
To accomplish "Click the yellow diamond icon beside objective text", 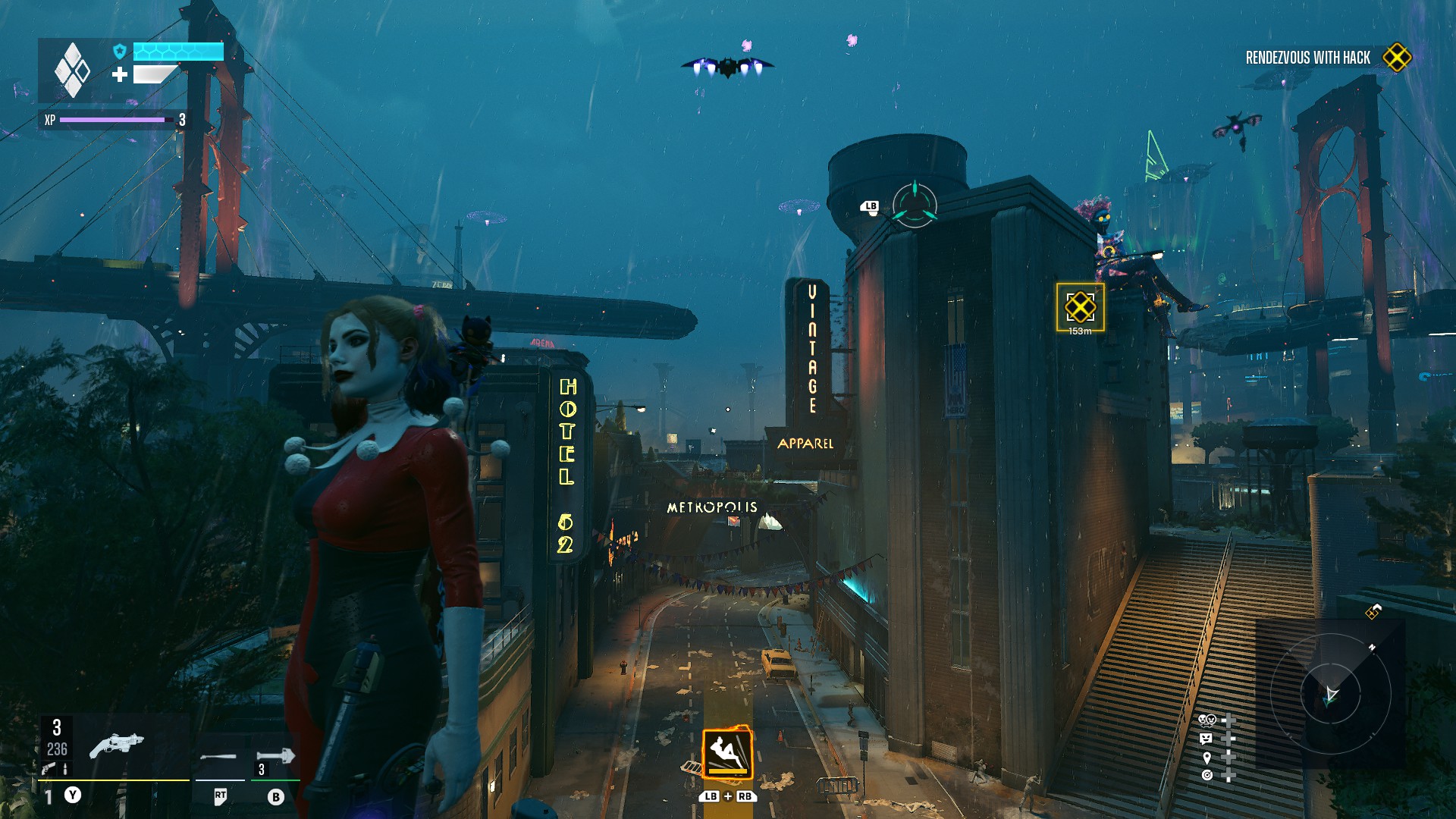I will click(1397, 58).
